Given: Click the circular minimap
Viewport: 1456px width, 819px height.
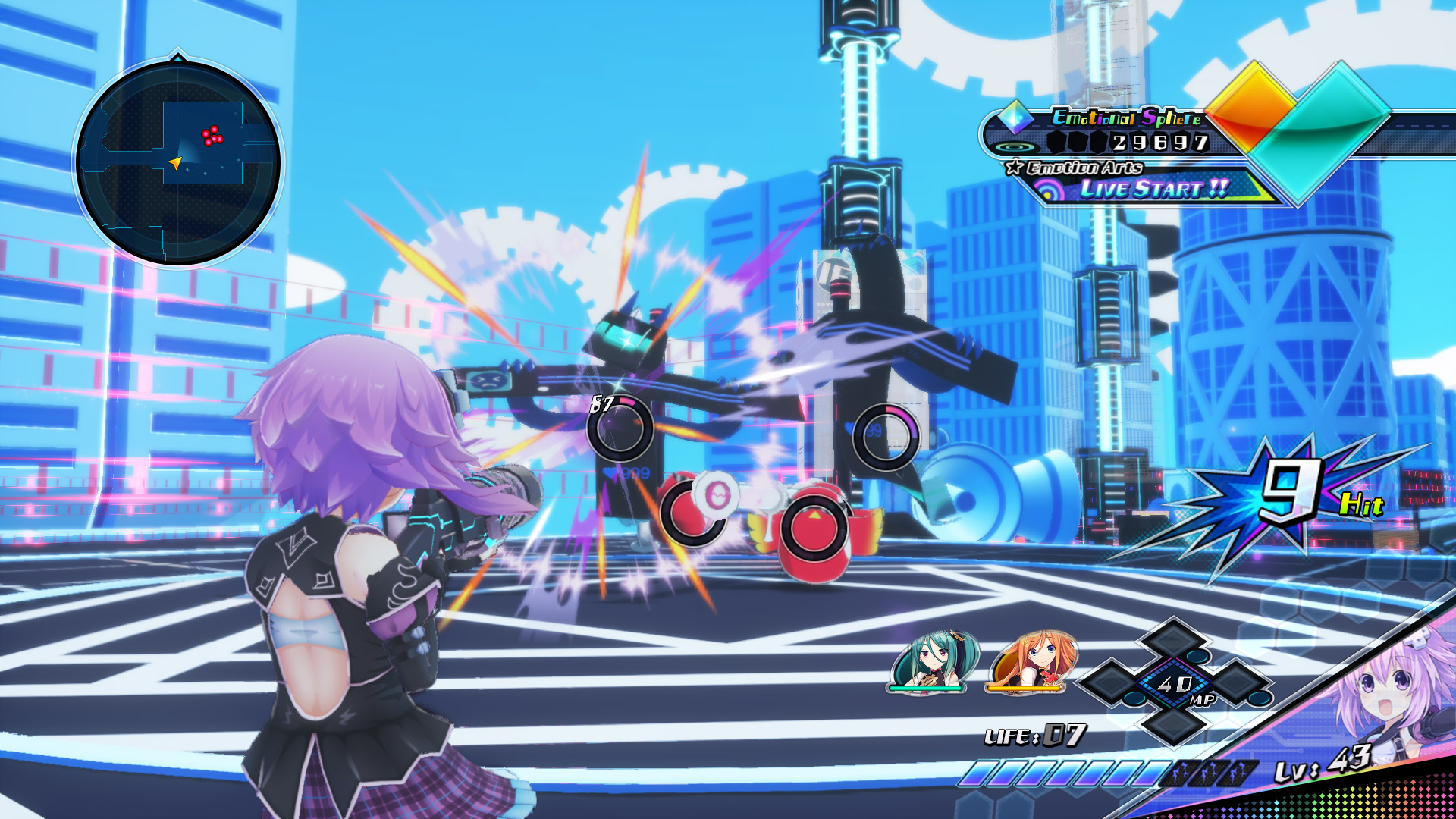Looking at the screenshot, I should [x=178, y=162].
